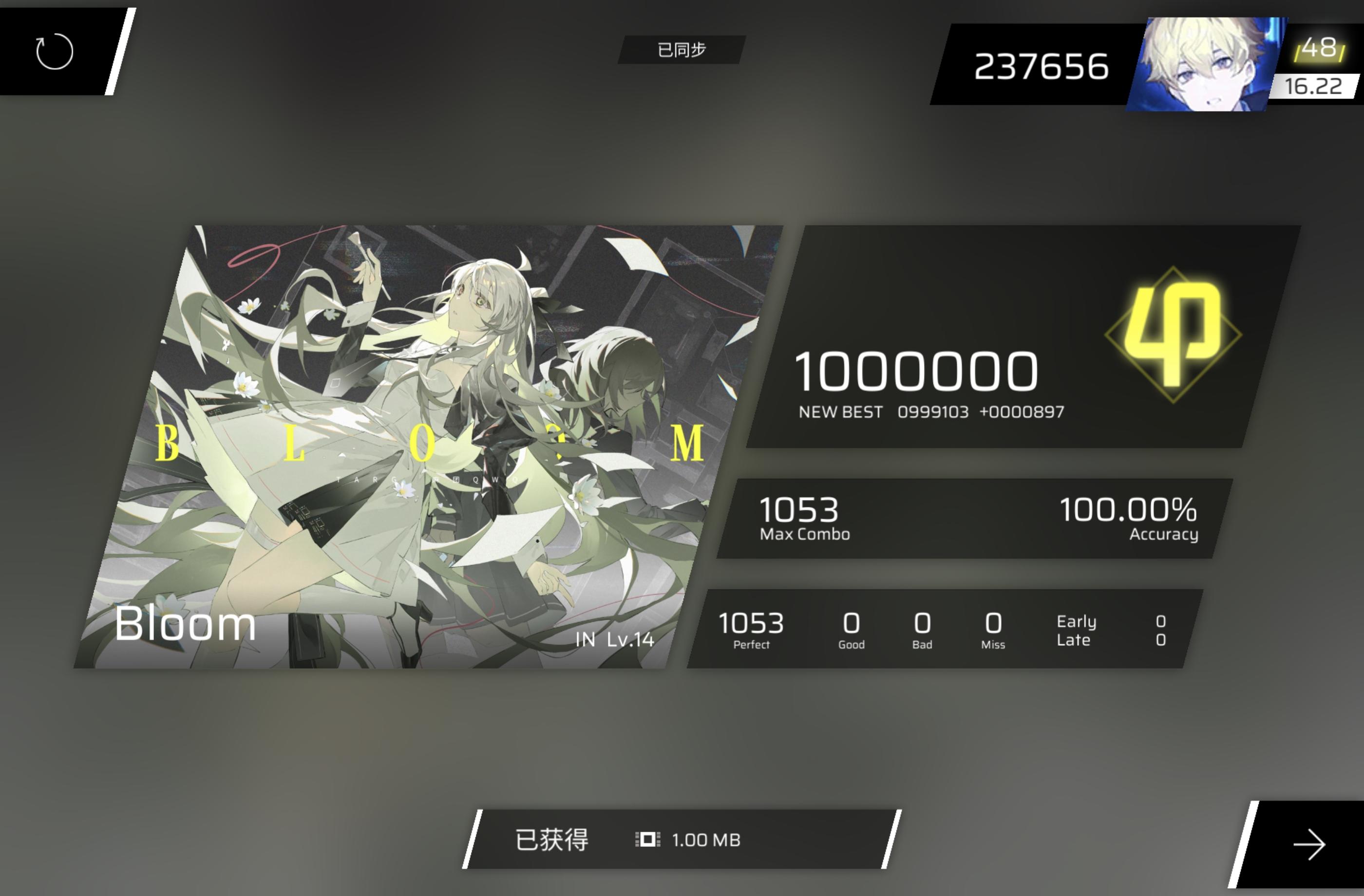The width and height of the screenshot is (1364, 896).
Task: Click the 237656 currency counter
Action: point(1043,65)
